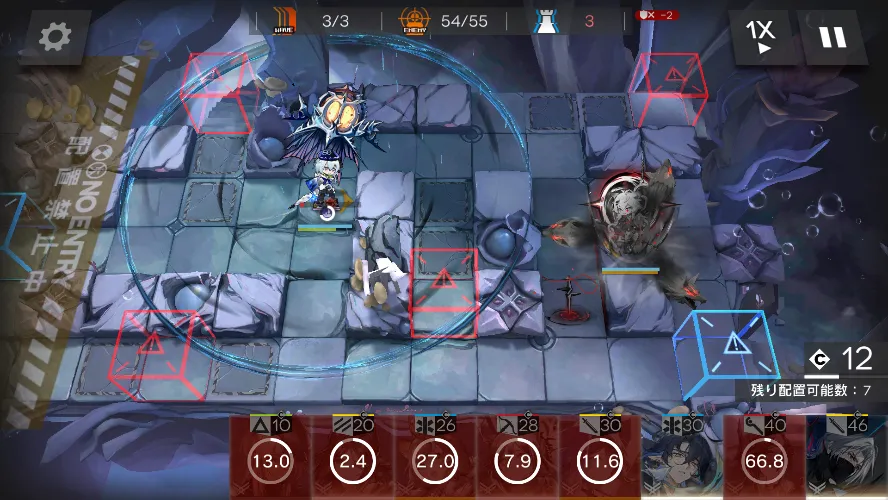Open the gear settings menu
Viewport: 888px width, 500px height.
[54, 37]
